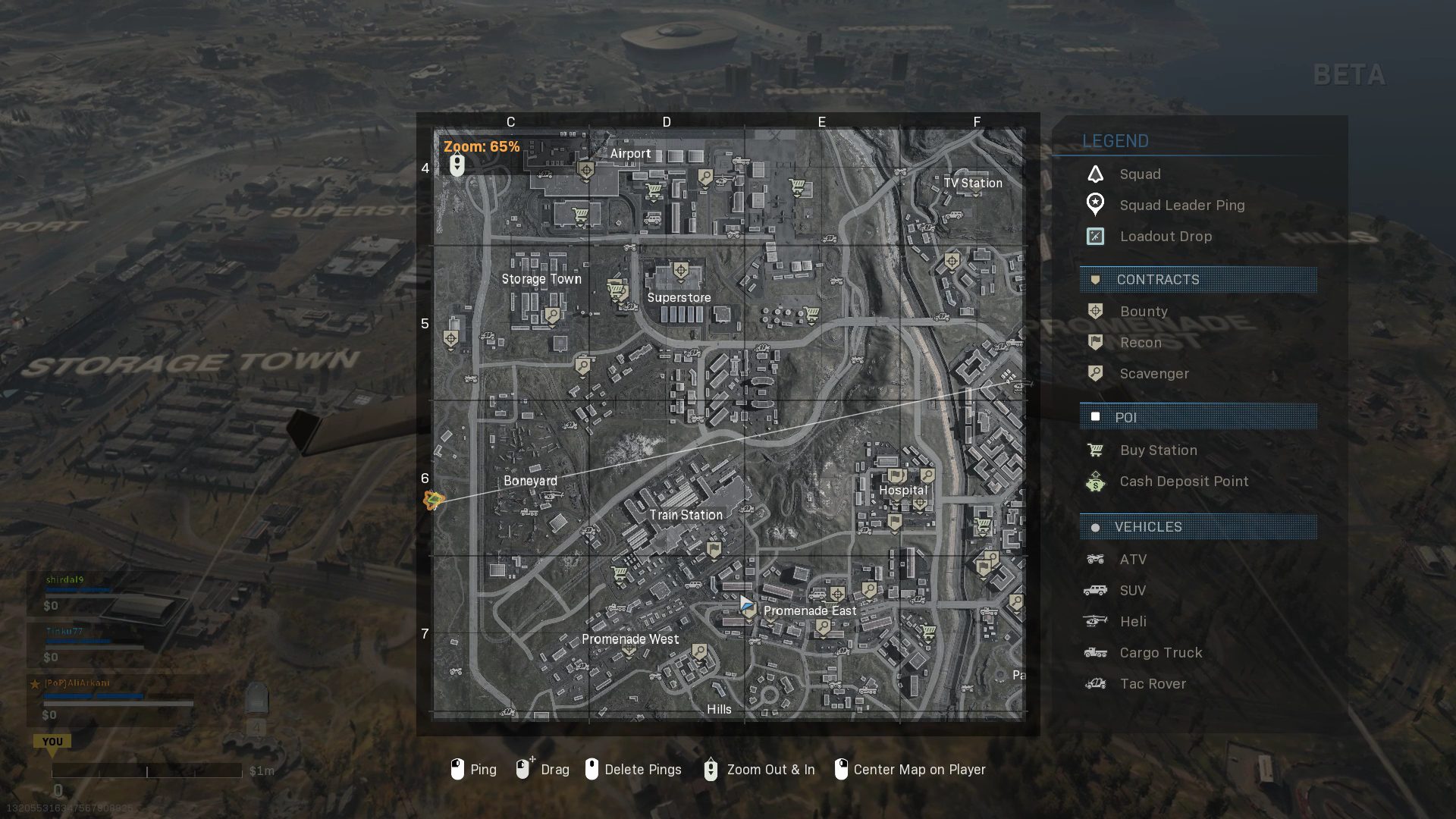The image size is (1456, 819).
Task: Choose the Squad Leader Ping legend entry
Action: click(1181, 206)
